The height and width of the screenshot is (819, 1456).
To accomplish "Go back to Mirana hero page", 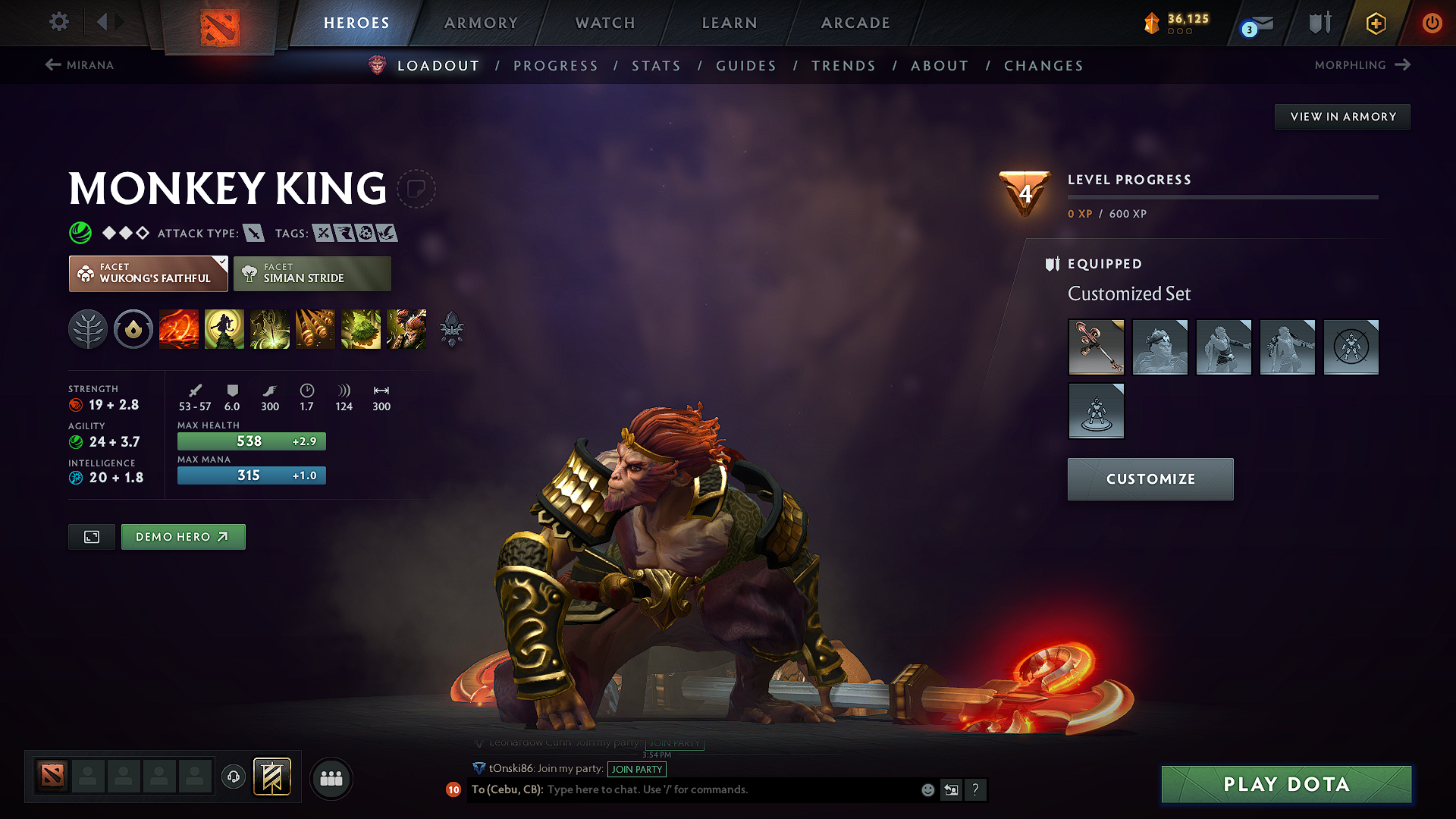I will point(80,65).
